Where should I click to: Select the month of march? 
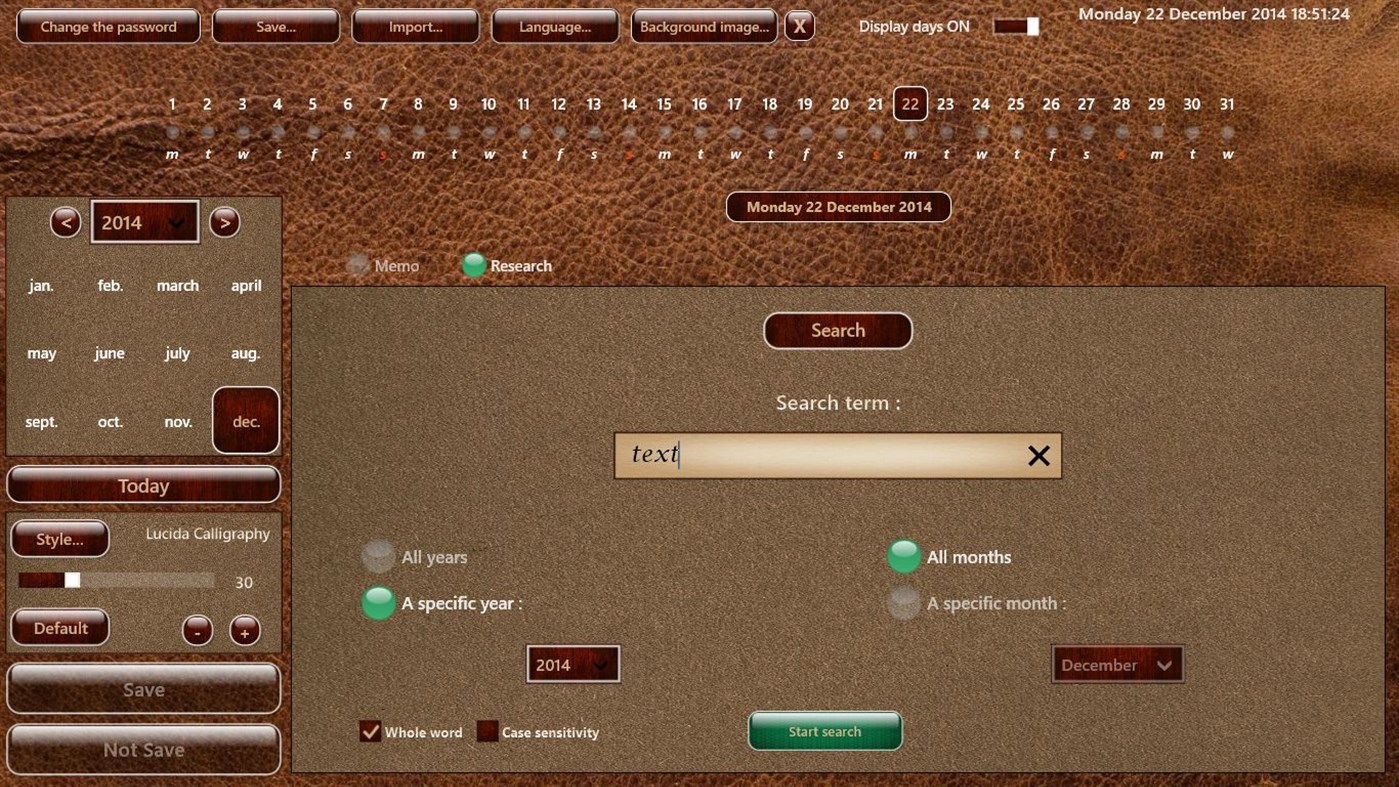177,285
